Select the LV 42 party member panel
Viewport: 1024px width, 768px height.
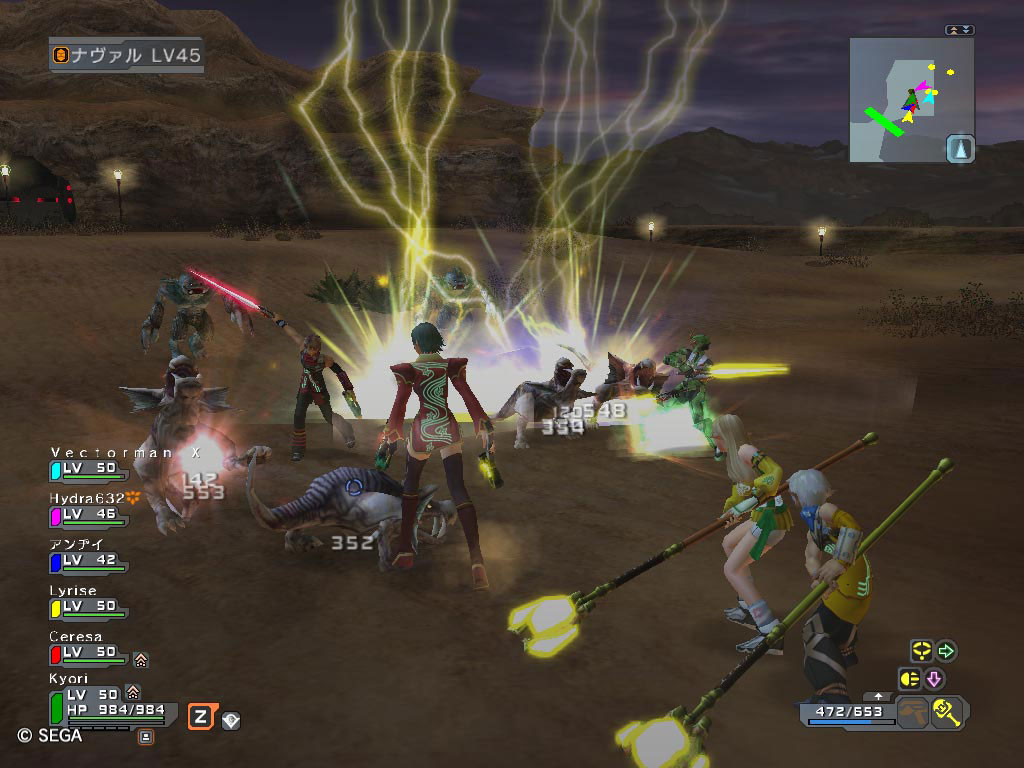click(x=88, y=555)
